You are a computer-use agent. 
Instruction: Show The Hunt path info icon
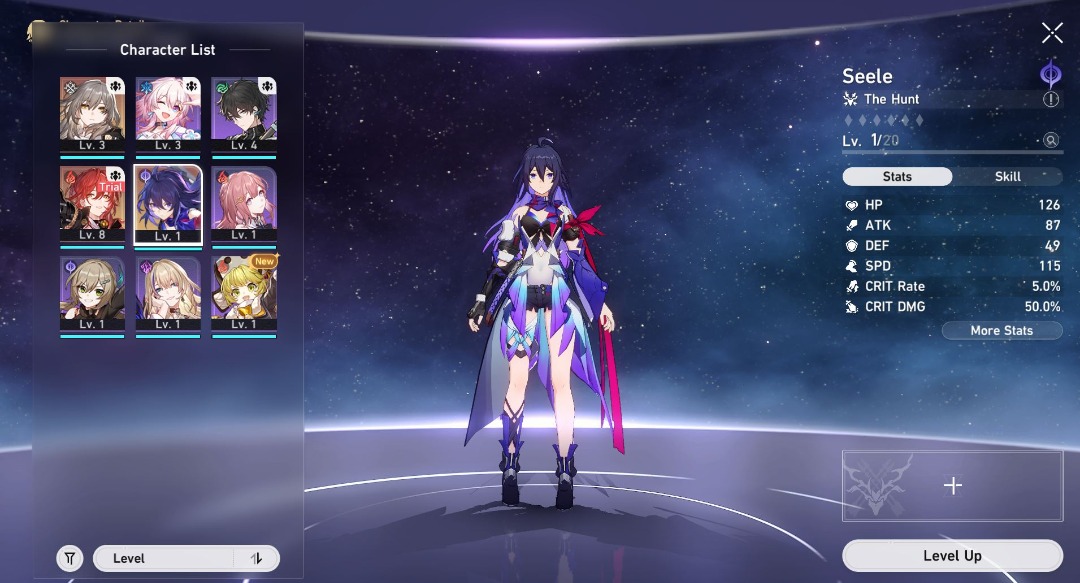[1051, 100]
